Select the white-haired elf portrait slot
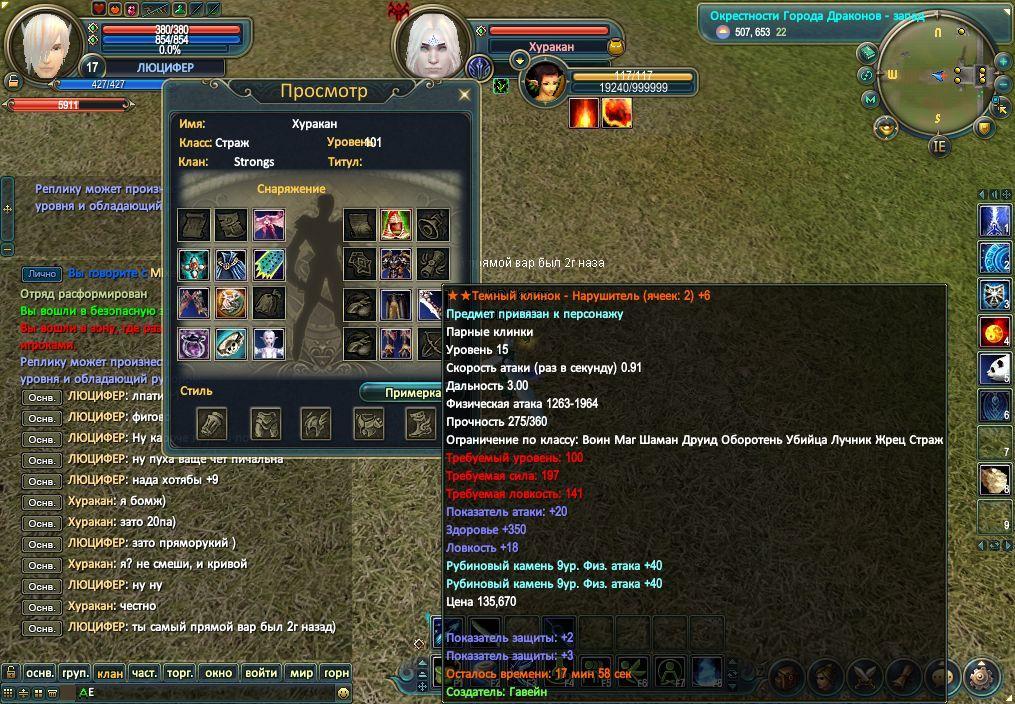 click(x=268, y=343)
